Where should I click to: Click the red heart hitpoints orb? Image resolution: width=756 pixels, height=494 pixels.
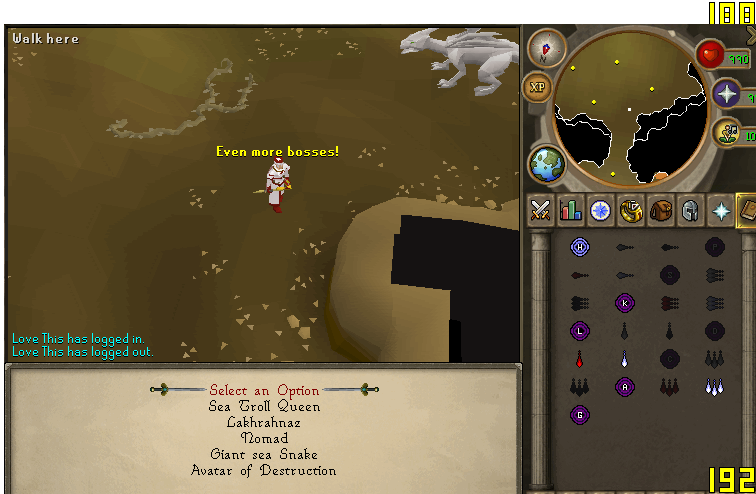point(709,53)
